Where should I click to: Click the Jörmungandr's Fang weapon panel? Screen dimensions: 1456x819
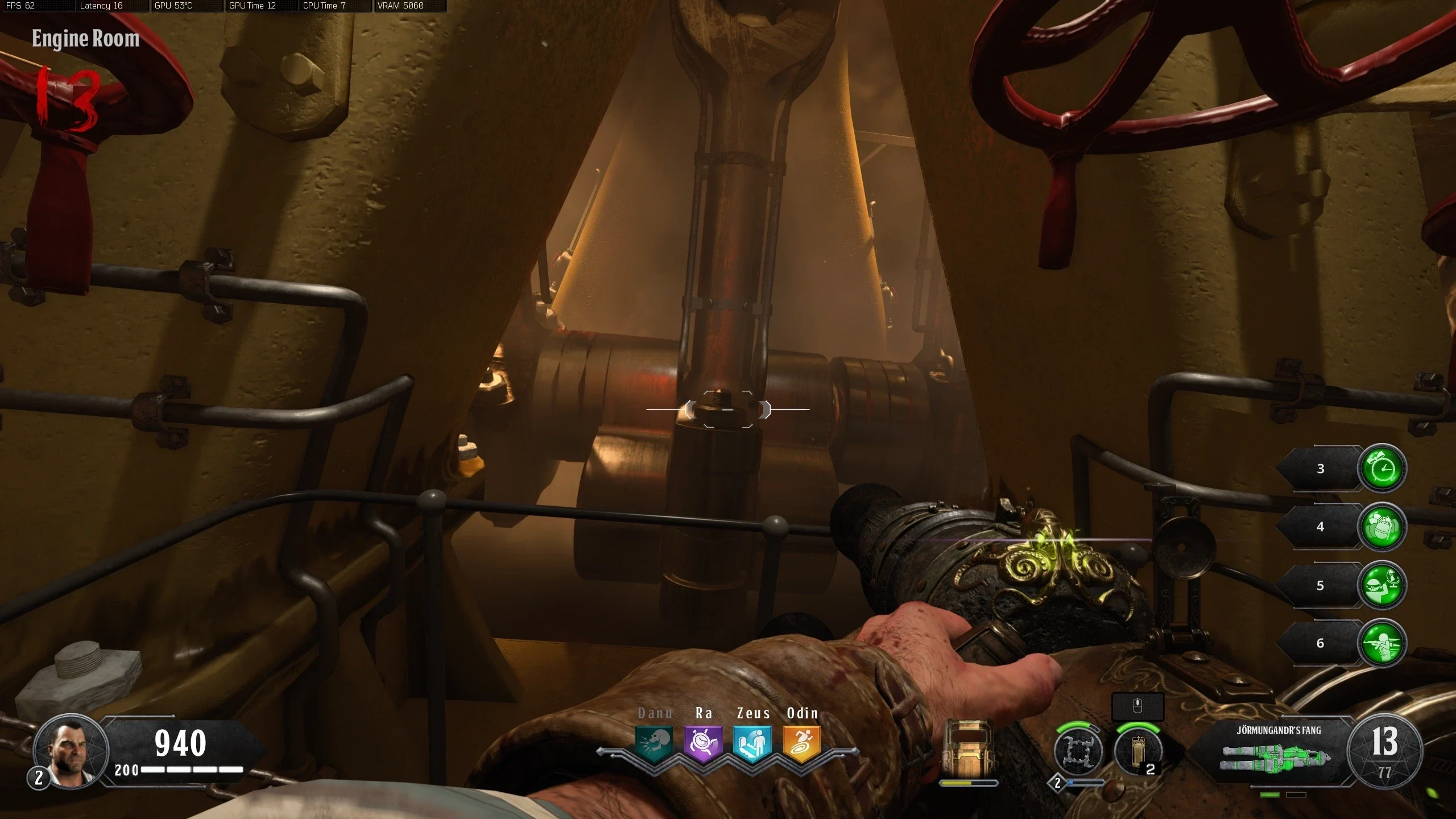[x=1277, y=751]
